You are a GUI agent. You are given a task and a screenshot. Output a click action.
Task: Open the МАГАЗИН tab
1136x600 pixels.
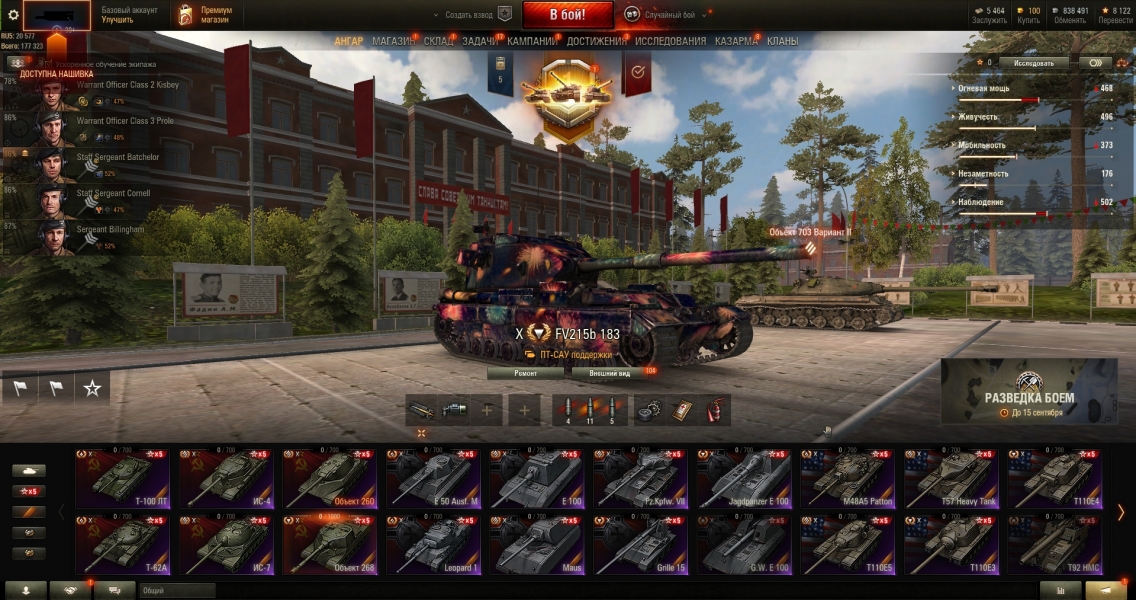click(x=393, y=41)
